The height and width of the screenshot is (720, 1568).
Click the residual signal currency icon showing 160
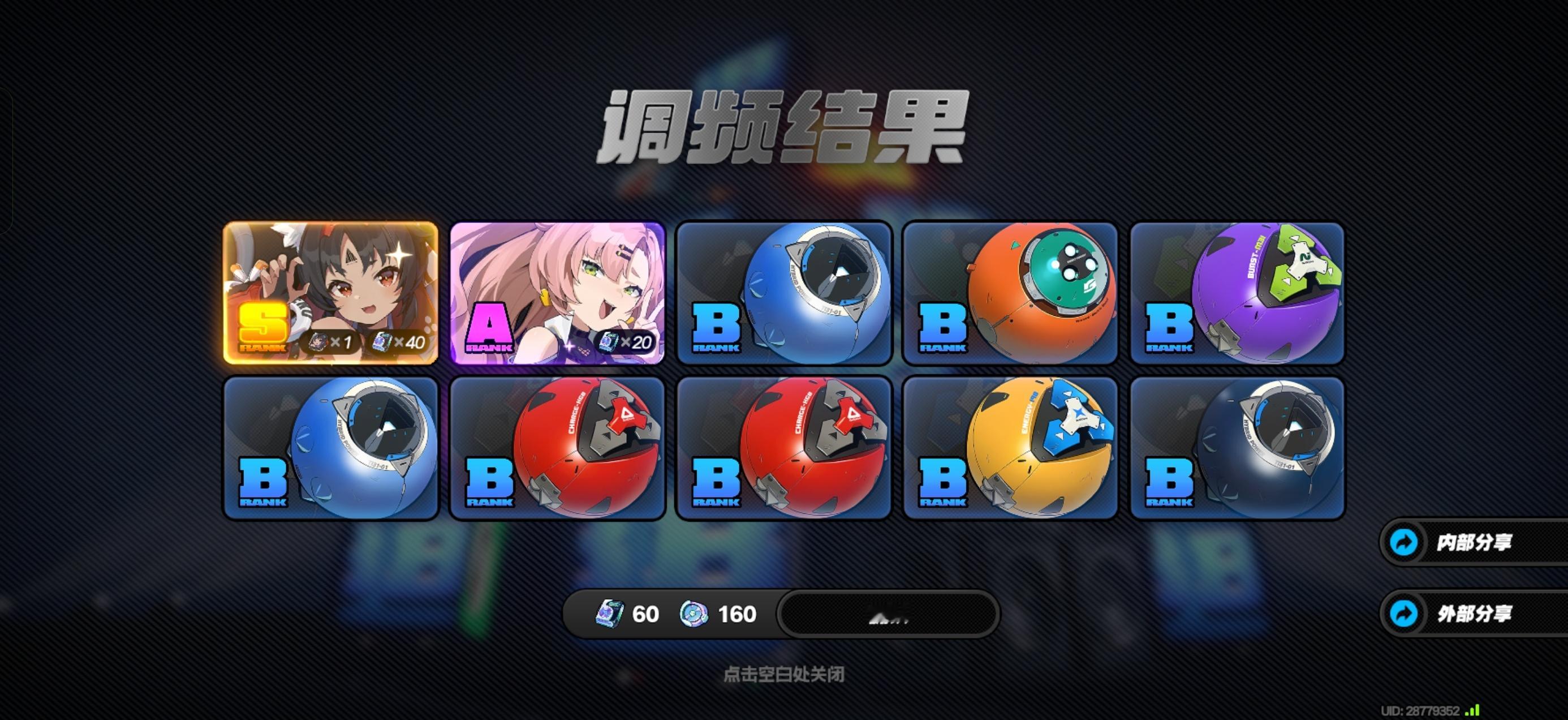pyautogui.click(x=694, y=614)
